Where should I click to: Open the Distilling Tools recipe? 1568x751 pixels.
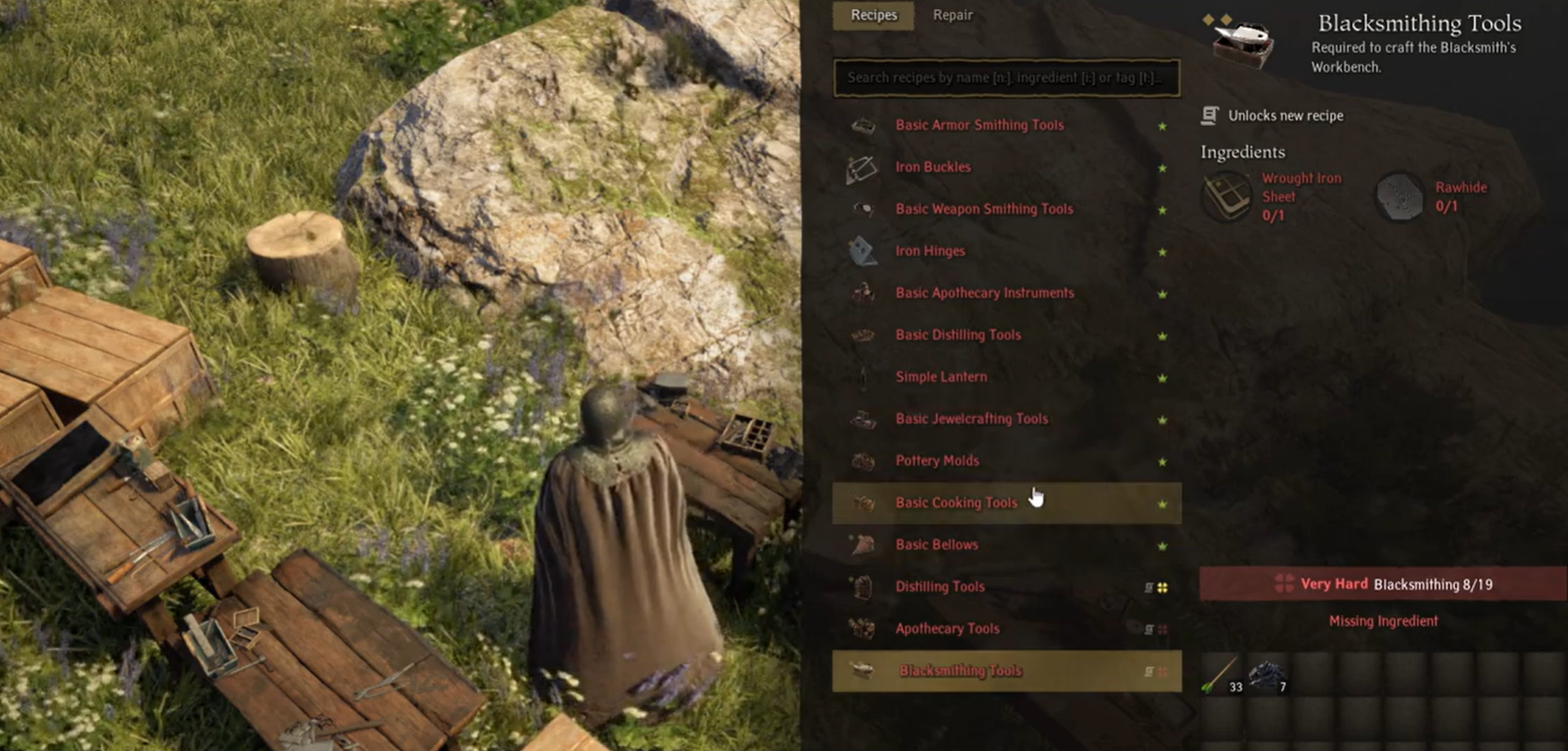tap(939, 586)
